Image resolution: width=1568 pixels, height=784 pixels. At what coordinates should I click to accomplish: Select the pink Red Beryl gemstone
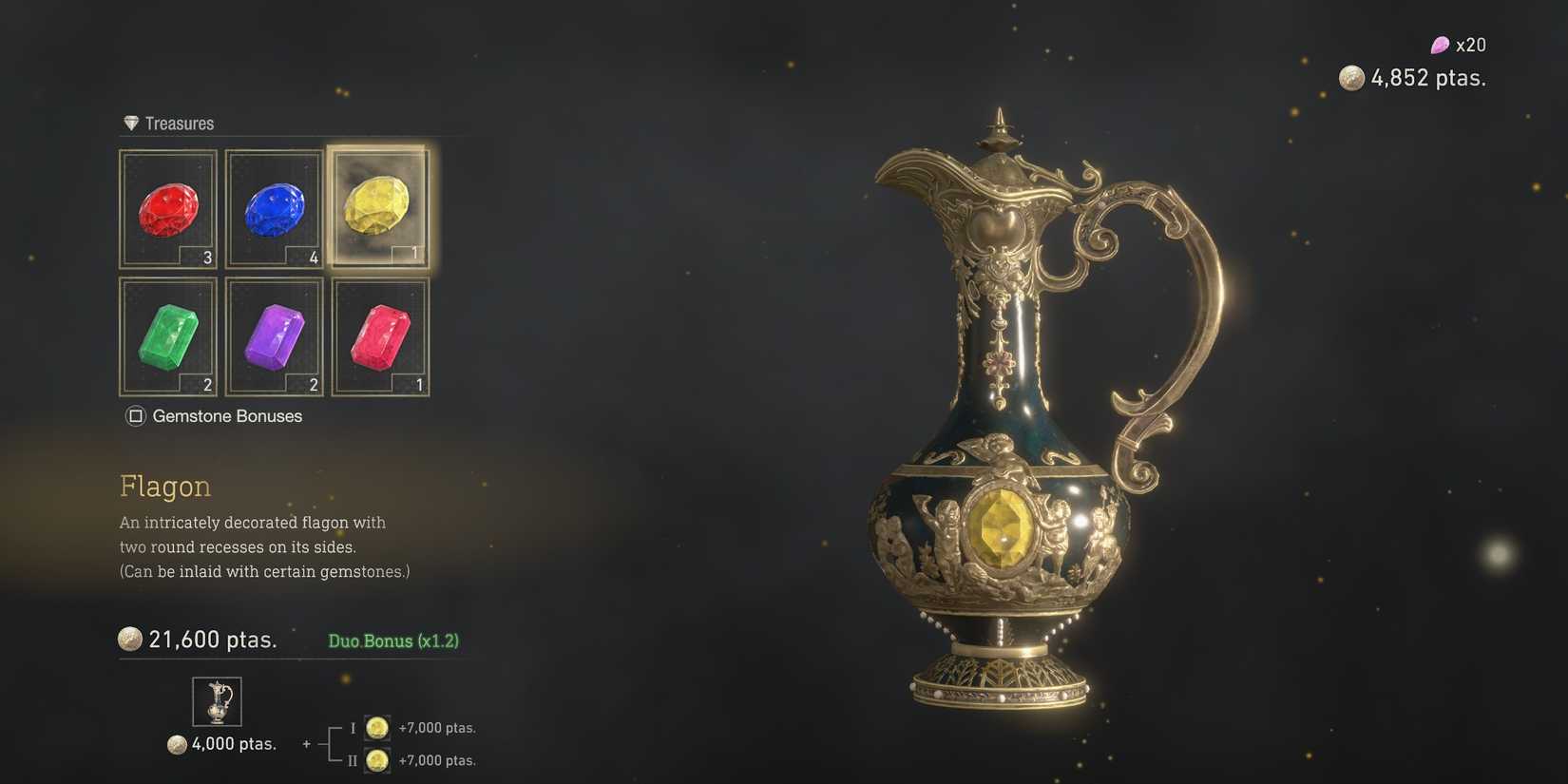(381, 336)
